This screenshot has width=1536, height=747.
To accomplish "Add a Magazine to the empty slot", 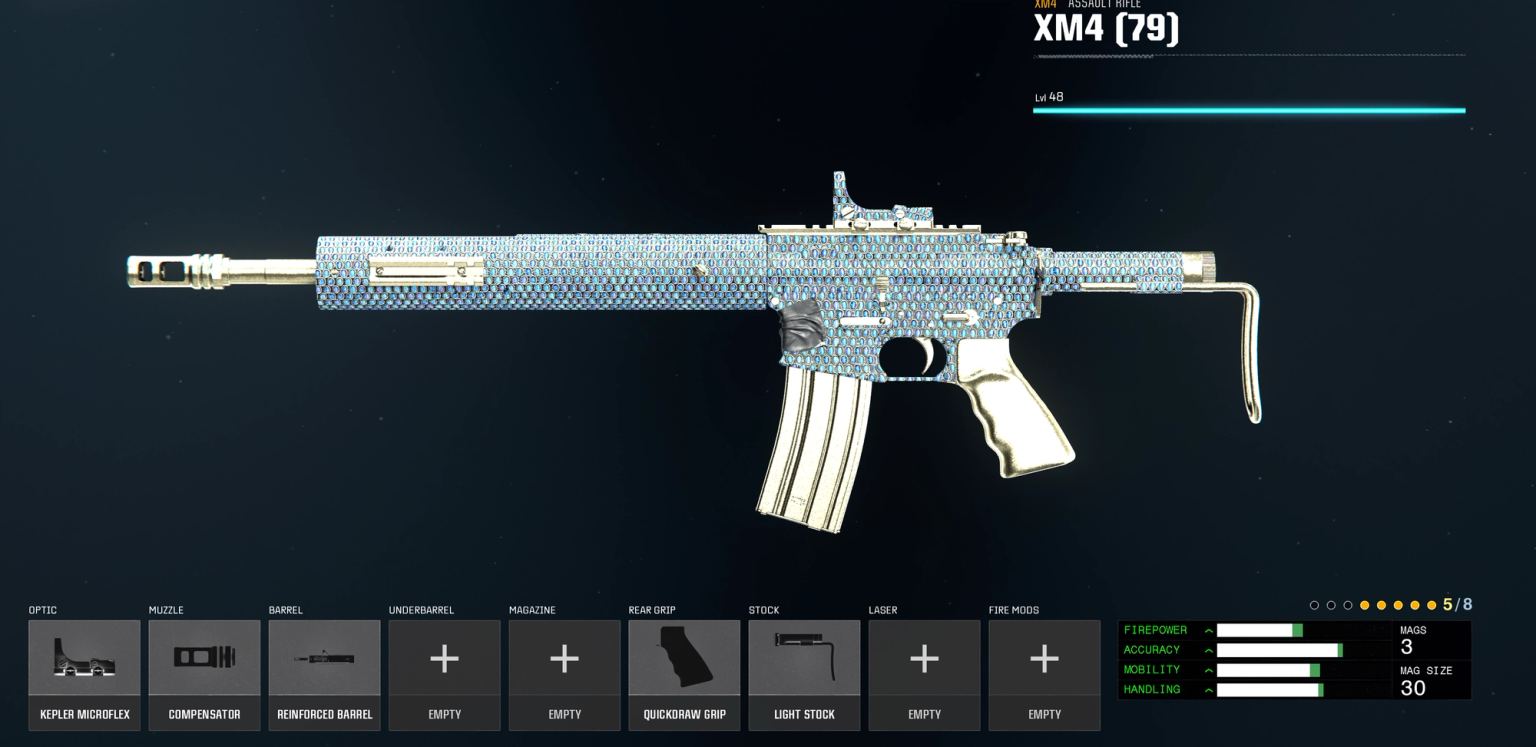I will (564, 660).
